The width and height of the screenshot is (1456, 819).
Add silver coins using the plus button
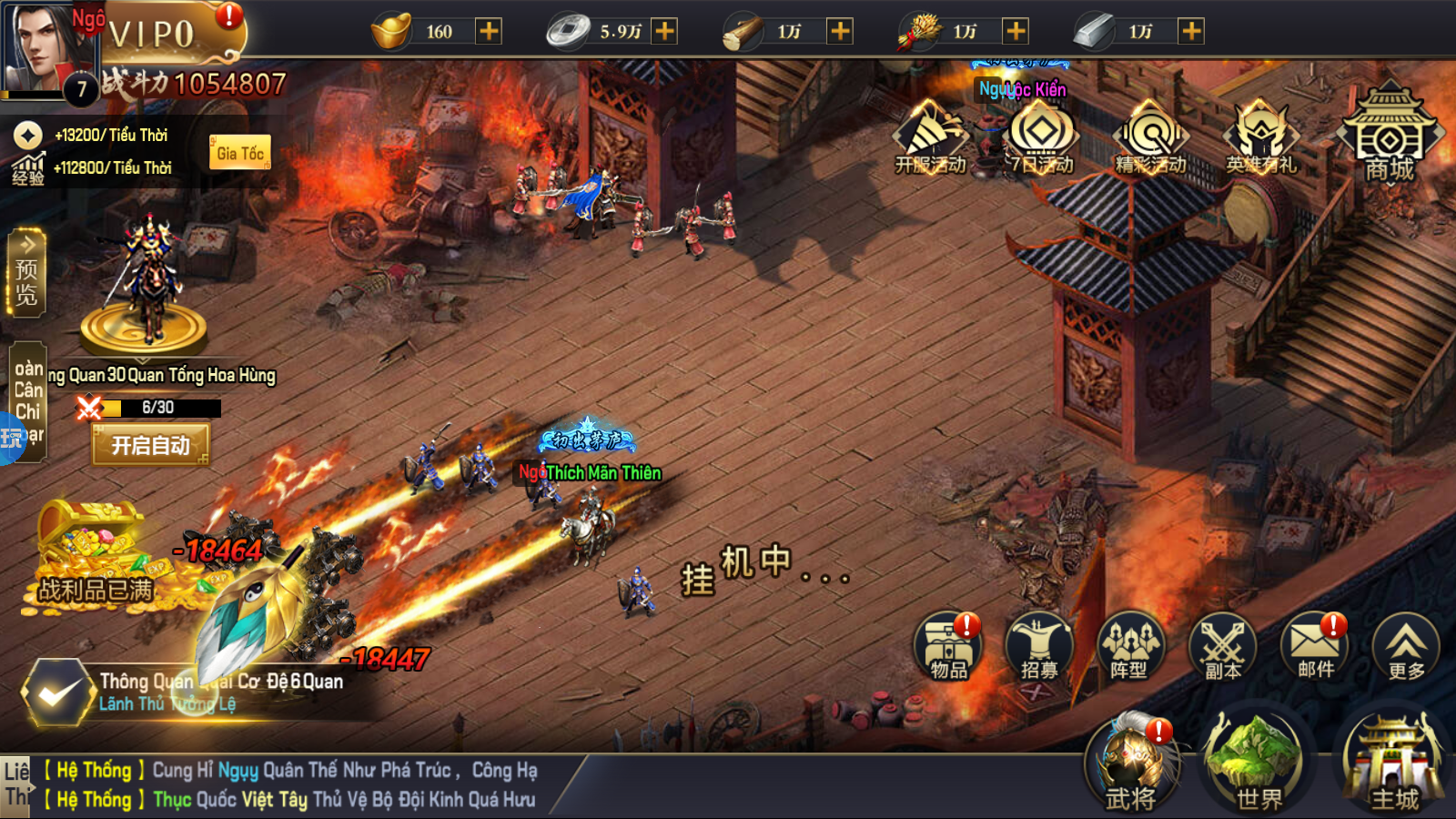[x=665, y=32]
